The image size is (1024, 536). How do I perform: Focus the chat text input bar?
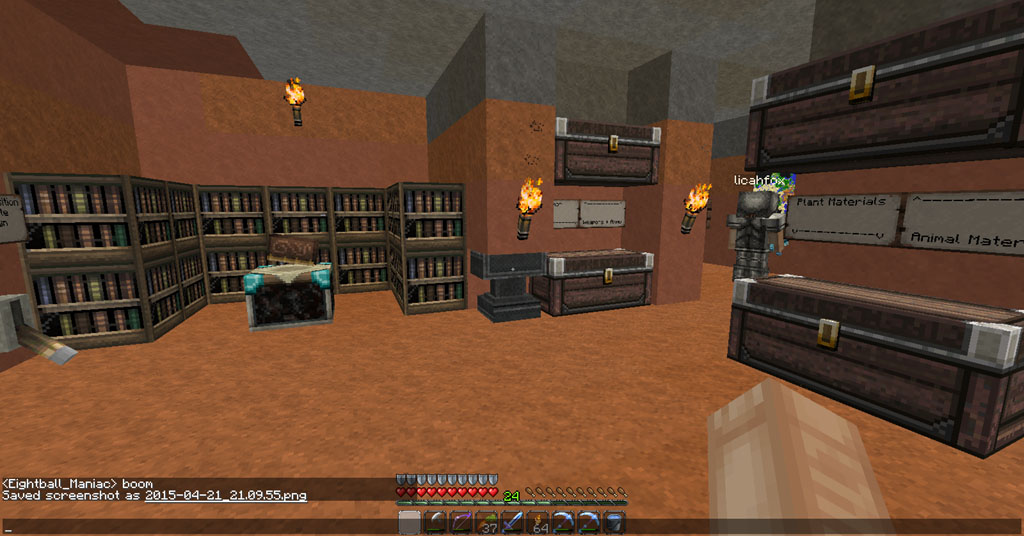pos(200,526)
